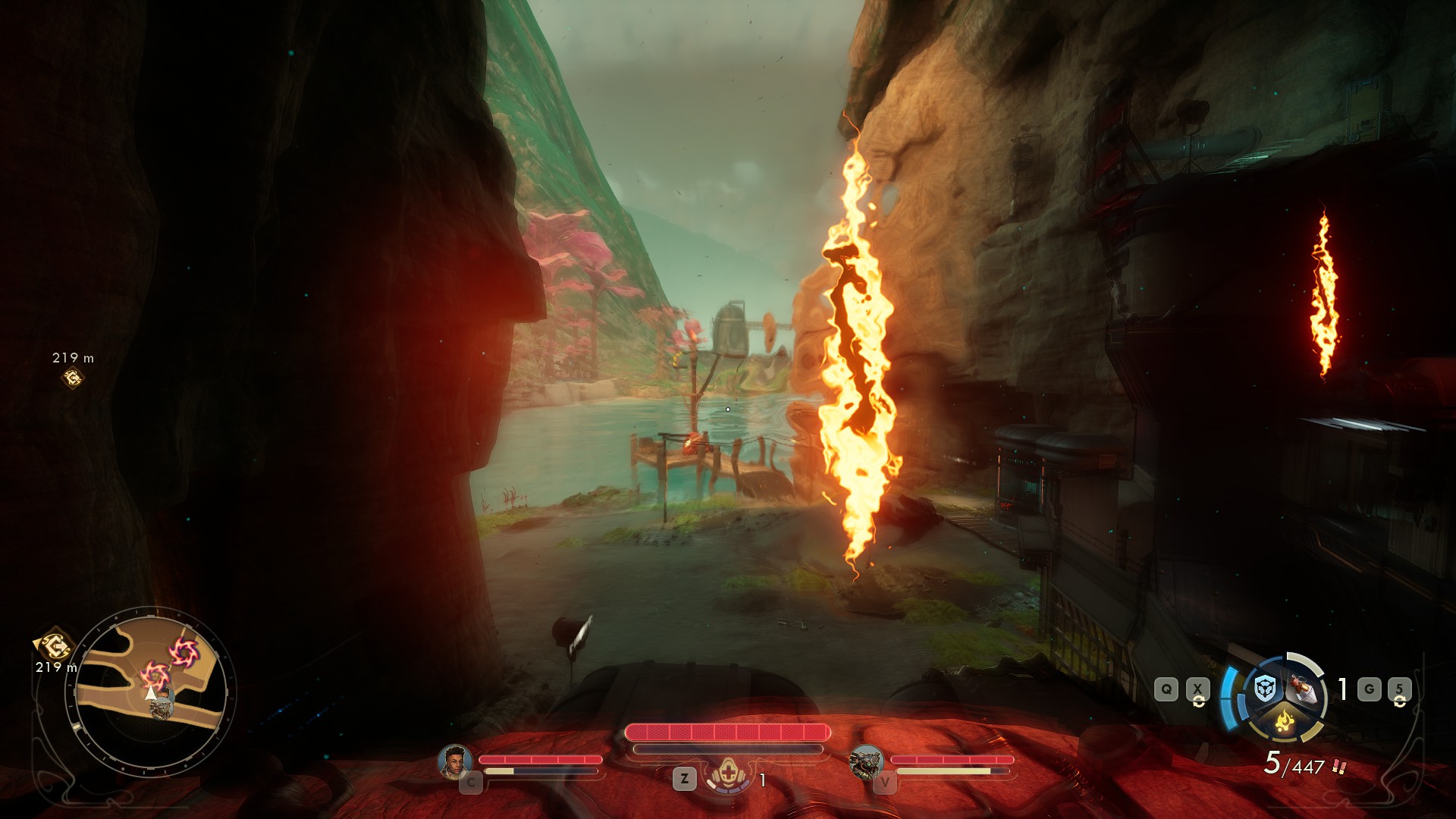The image size is (1456, 819).
Task: Select the human companion portrait
Action: [x=454, y=761]
